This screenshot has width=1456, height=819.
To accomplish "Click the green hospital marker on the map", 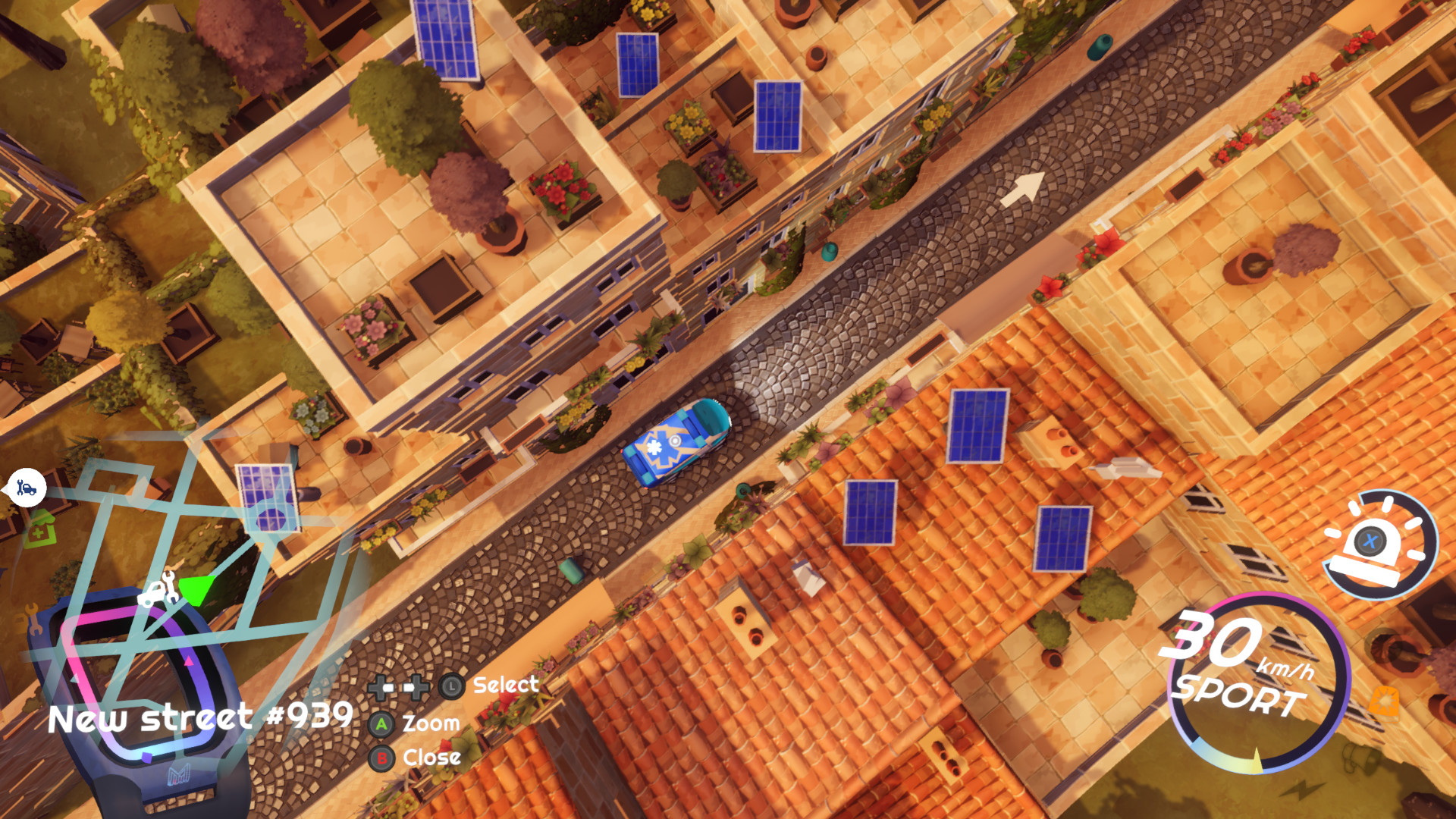I will click(41, 529).
